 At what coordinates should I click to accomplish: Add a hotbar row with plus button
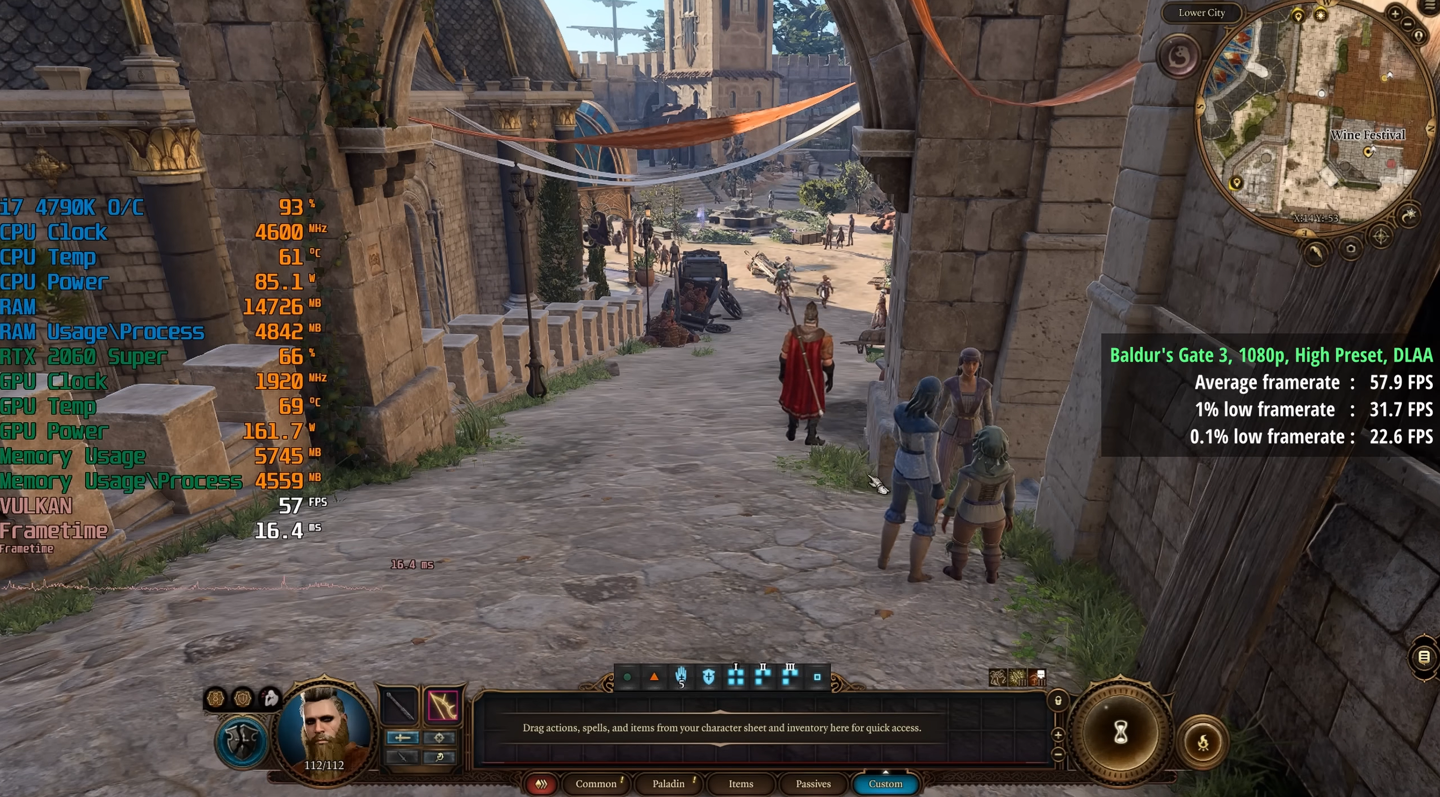coord(1058,735)
